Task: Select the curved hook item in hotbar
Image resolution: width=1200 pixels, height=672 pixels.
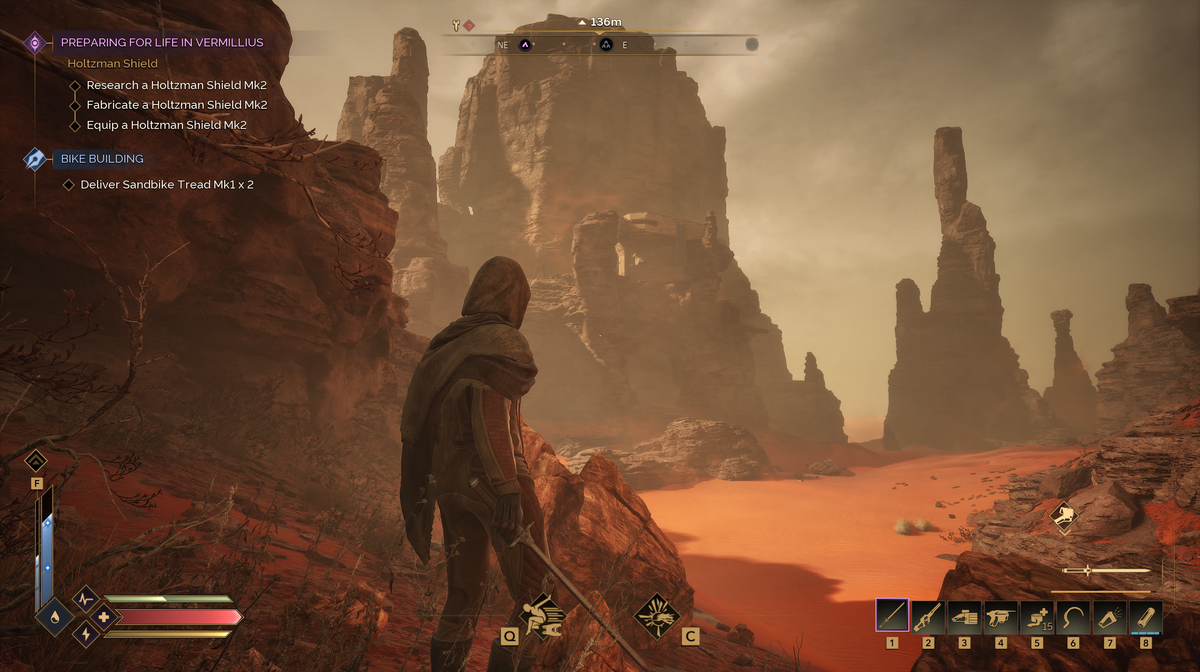Action: pos(1073,615)
